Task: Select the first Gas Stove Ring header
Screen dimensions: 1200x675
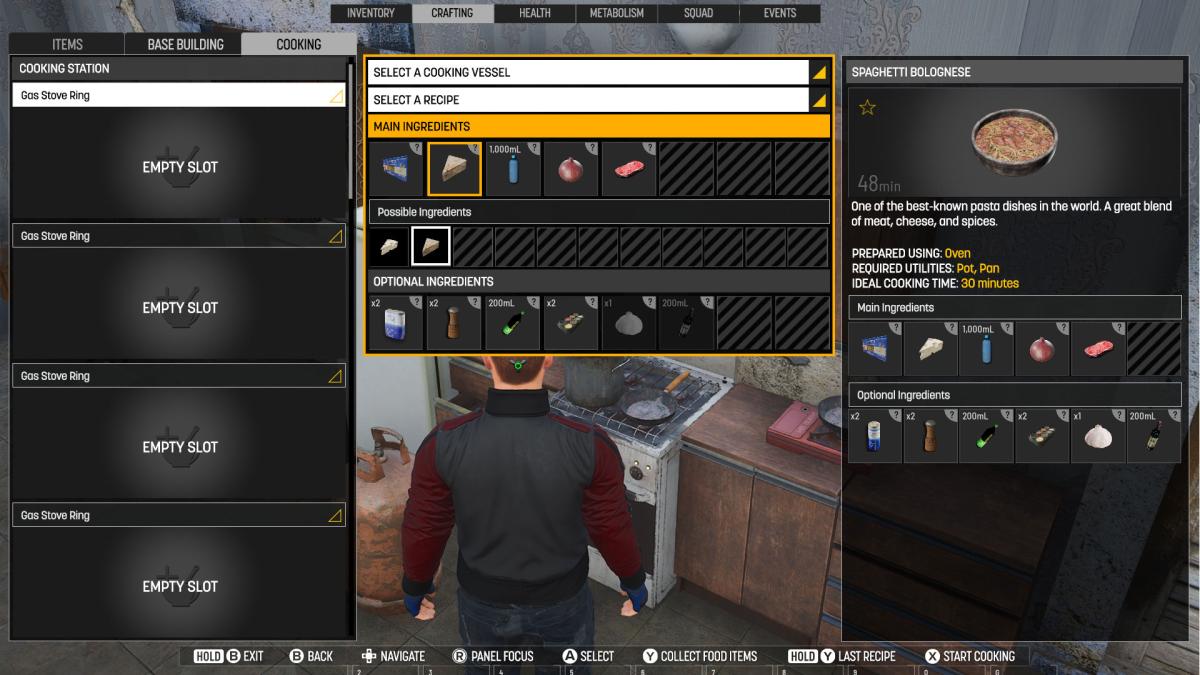Action: click(179, 96)
